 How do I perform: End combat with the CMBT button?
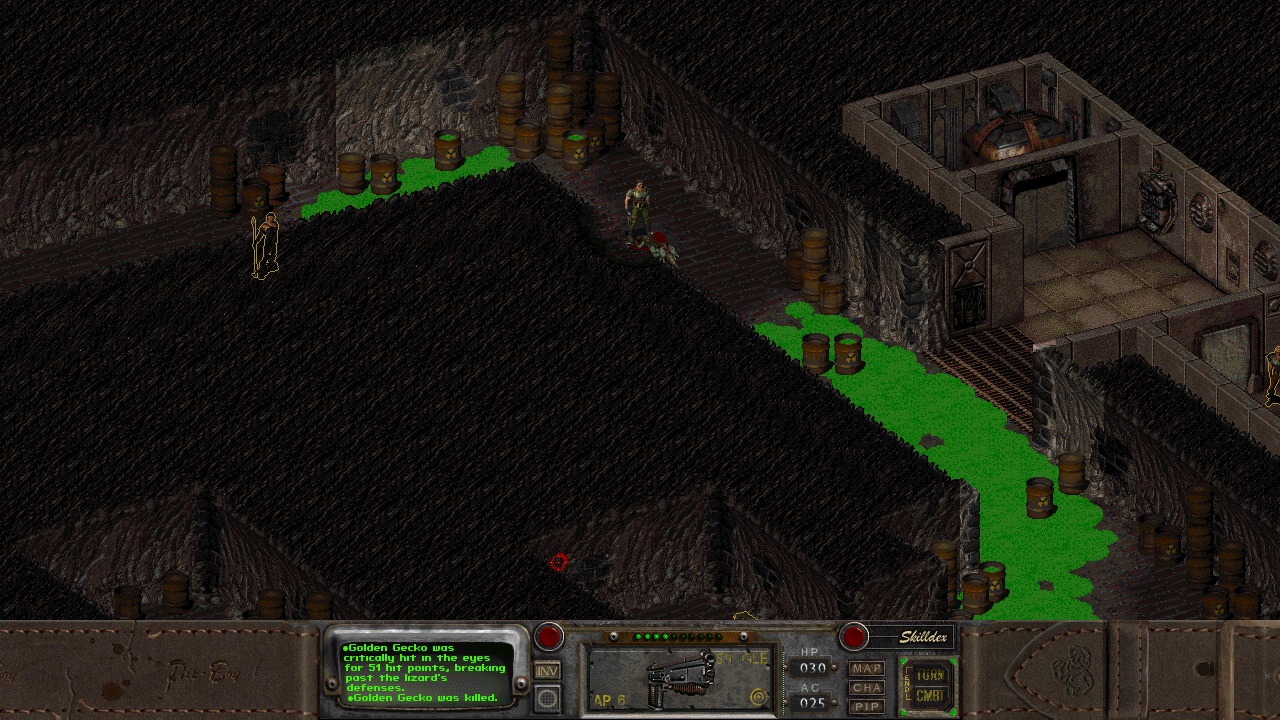point(929,696)
